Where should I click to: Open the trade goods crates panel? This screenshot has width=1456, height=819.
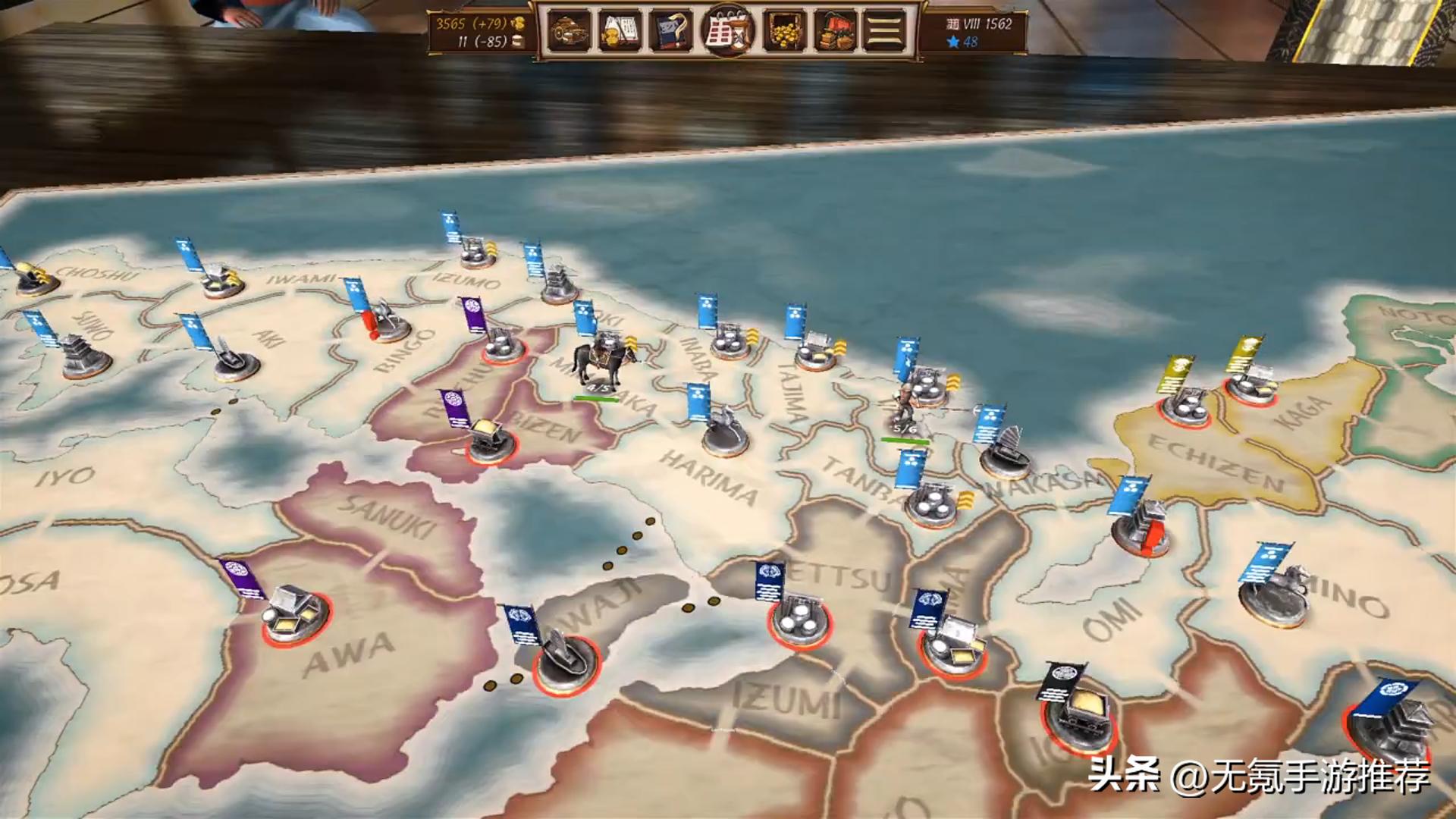835,32
